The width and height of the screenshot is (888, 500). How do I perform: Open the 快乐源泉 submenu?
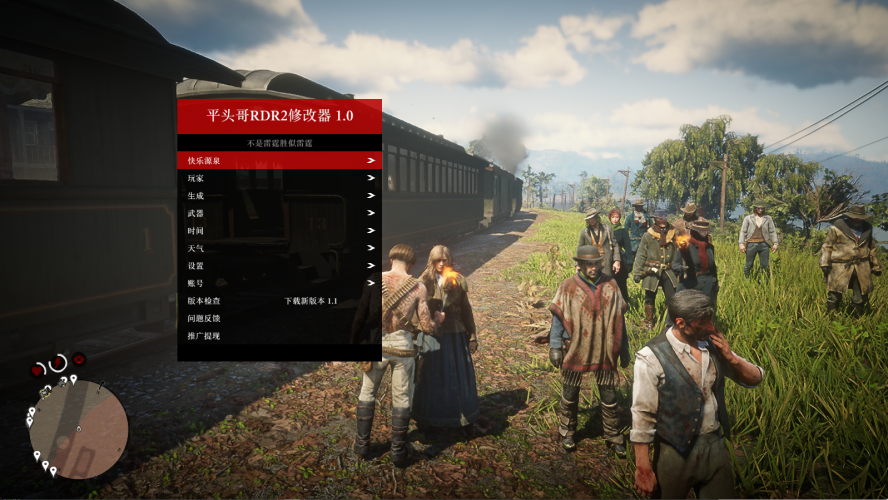(279, 160)
